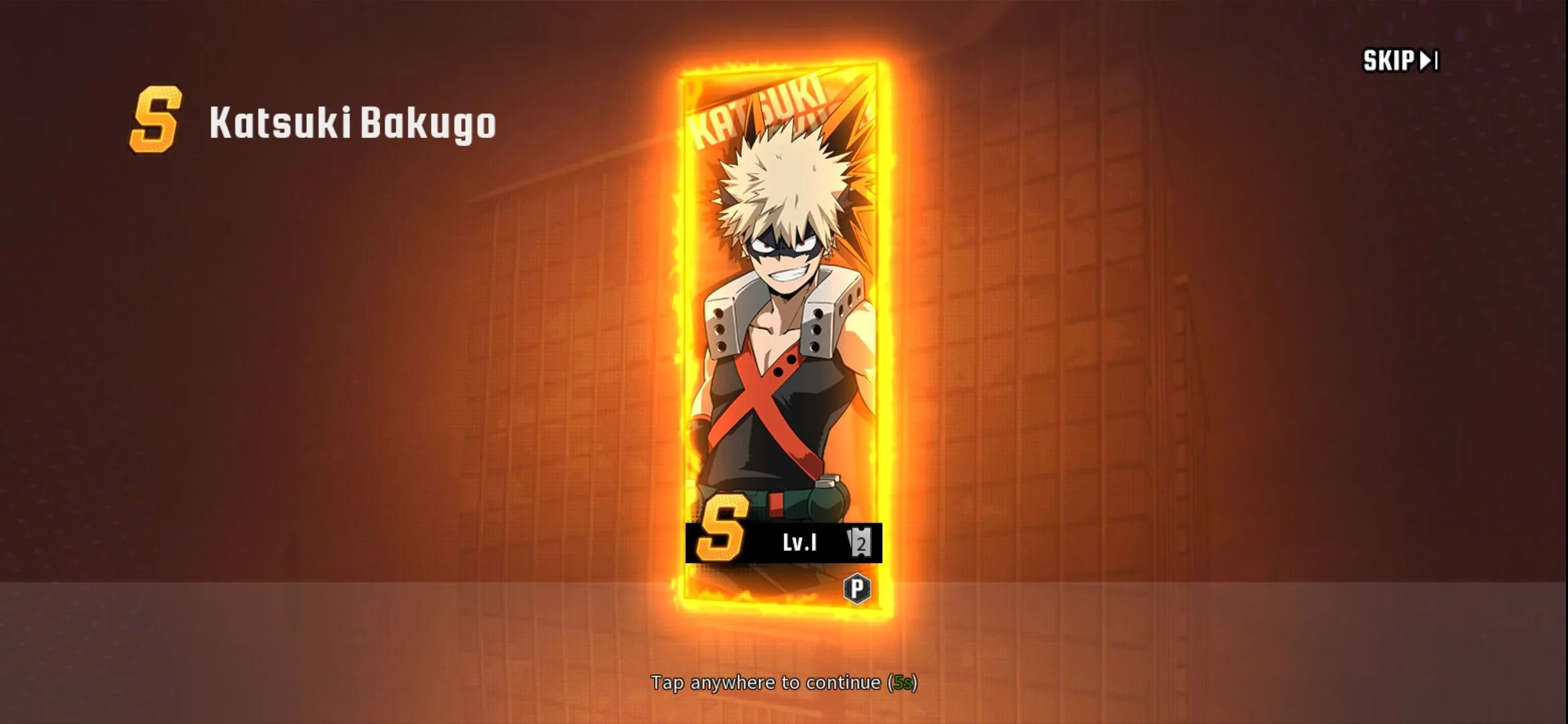The image size is (1568, 724).
Task: Tap the Katsuki Bakugo S-rank card
Action: click(783, 335)
